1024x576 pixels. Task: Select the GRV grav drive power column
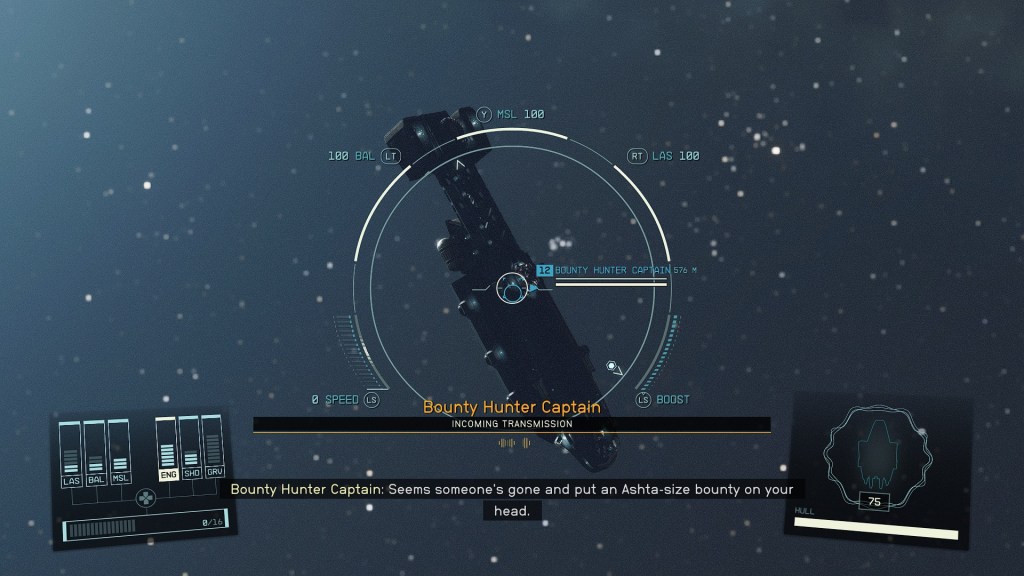tap(214, 450)
